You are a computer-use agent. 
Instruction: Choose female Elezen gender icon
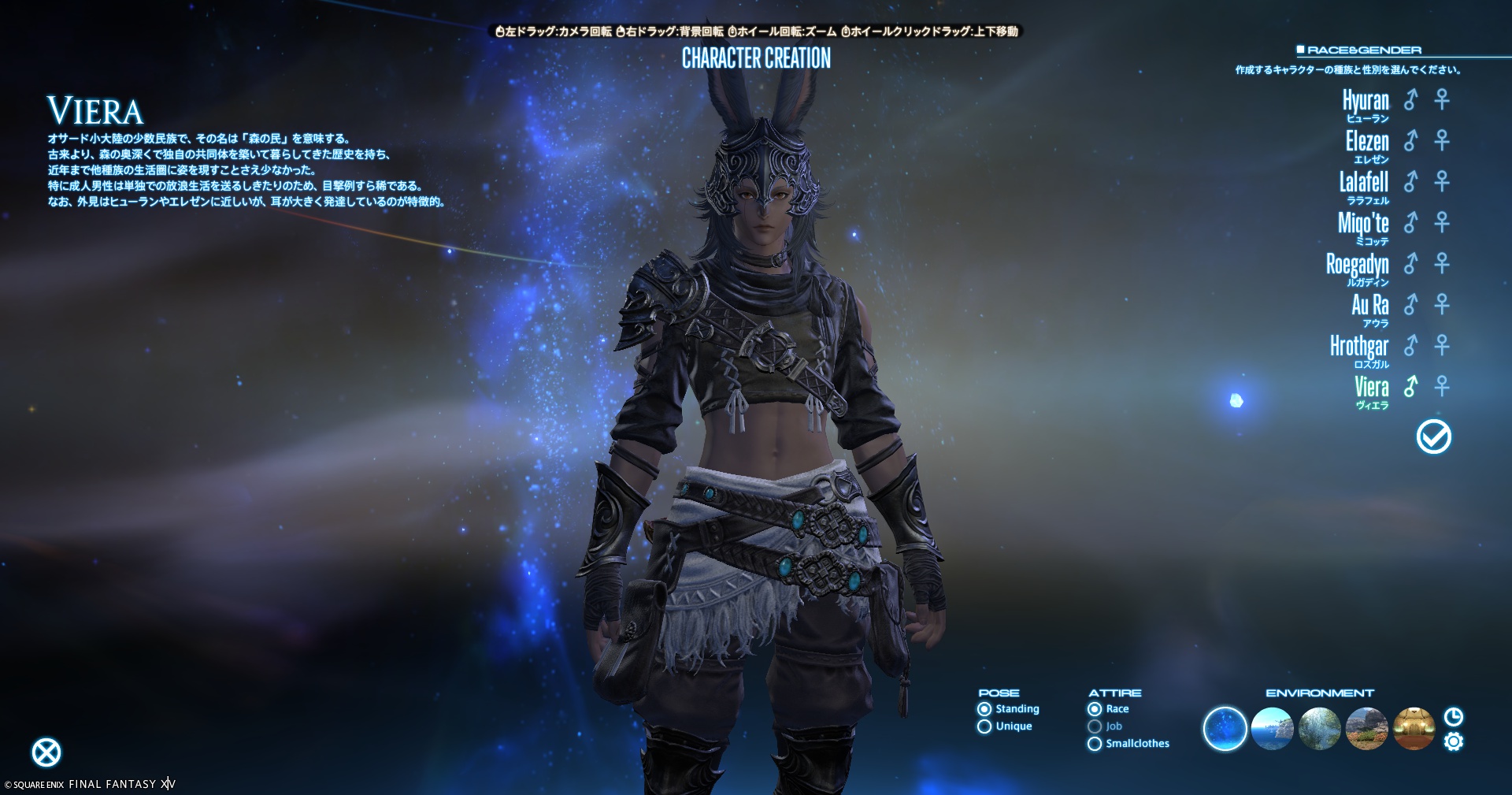tap(1442, 141)
